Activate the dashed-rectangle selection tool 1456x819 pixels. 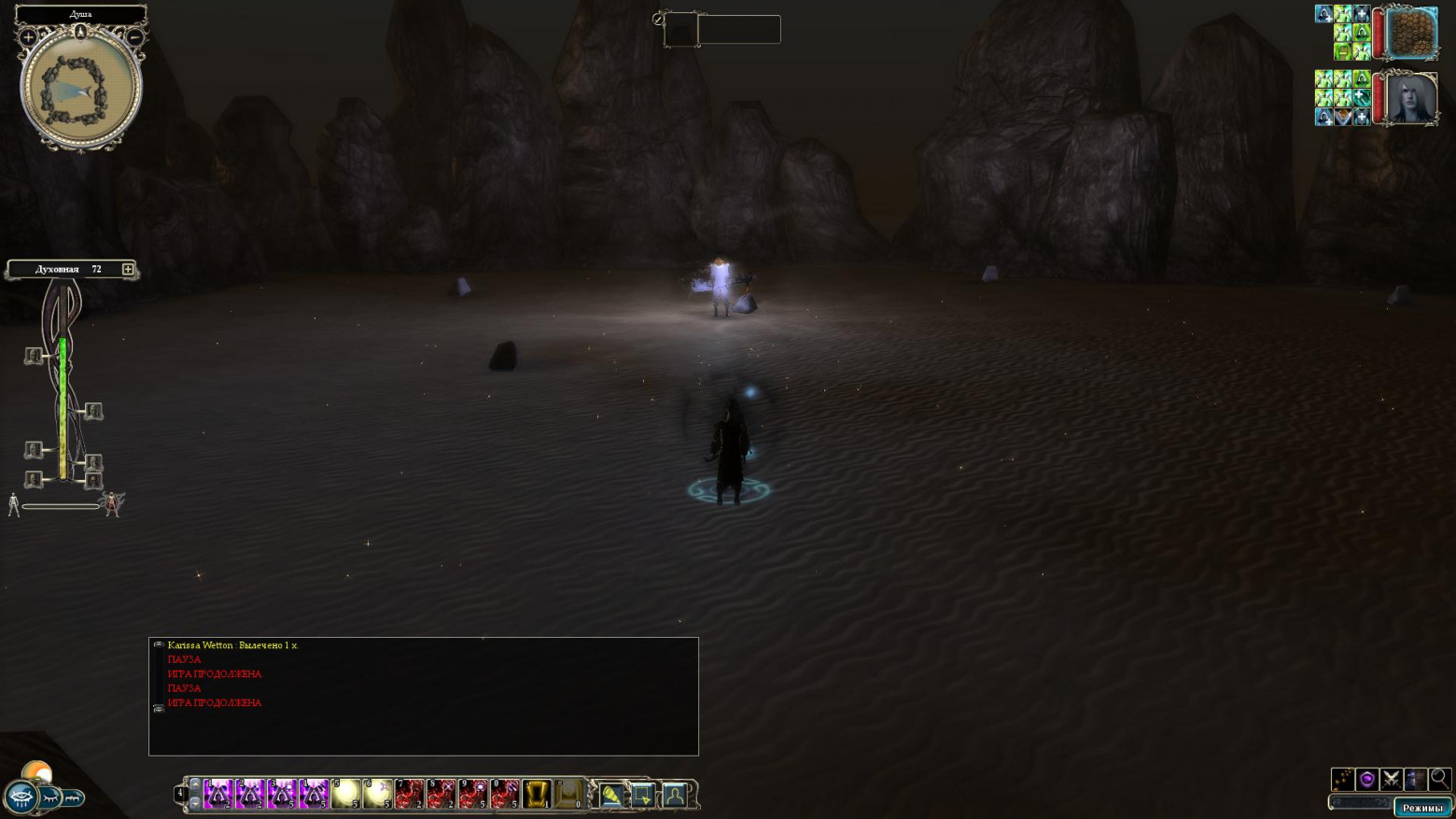tap(642, 795)
